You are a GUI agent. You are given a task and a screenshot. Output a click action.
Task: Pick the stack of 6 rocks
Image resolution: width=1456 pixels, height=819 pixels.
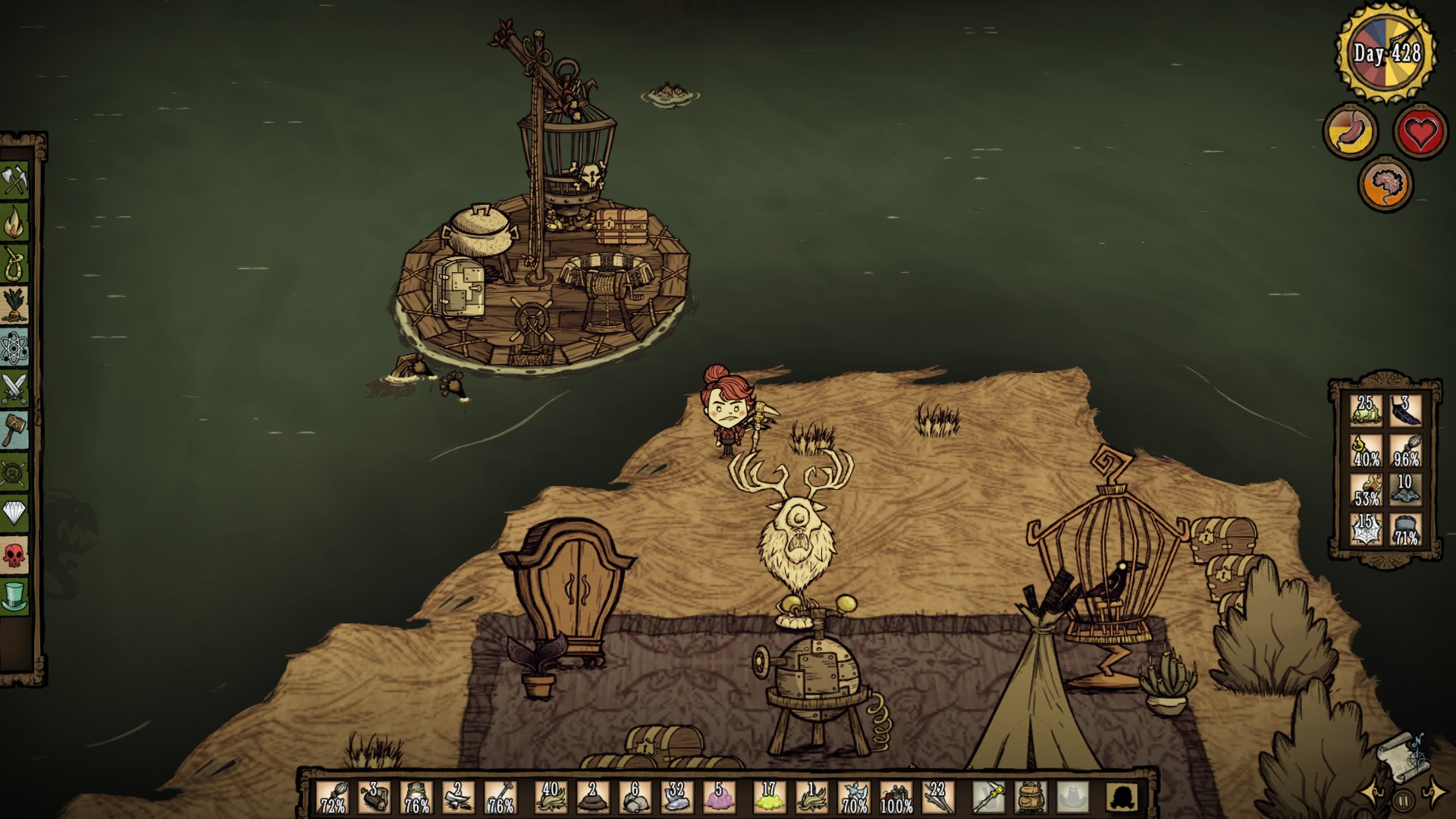point(634,797)
